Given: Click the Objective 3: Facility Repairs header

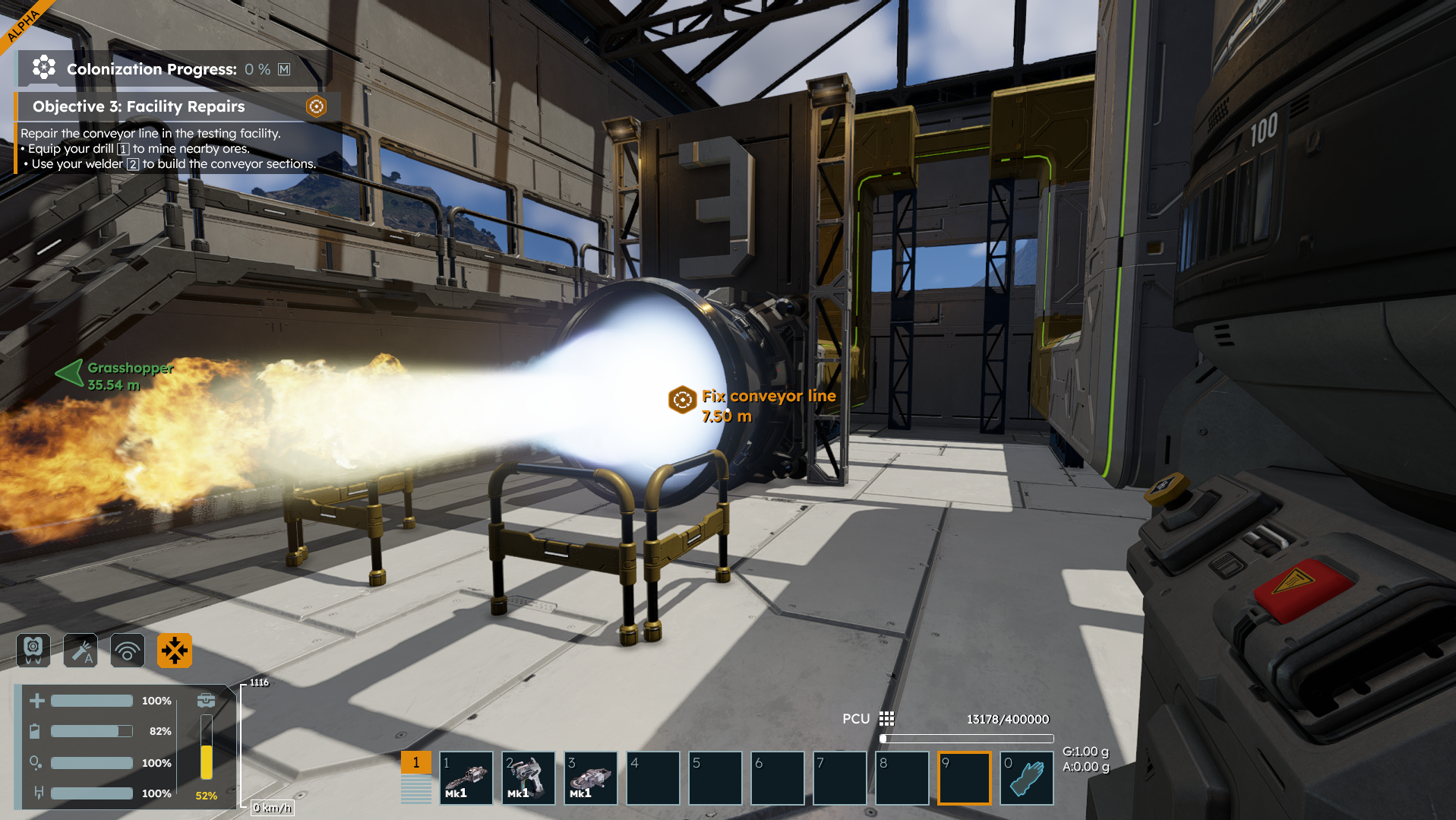Looking at the screenshot, I should 138,106.
